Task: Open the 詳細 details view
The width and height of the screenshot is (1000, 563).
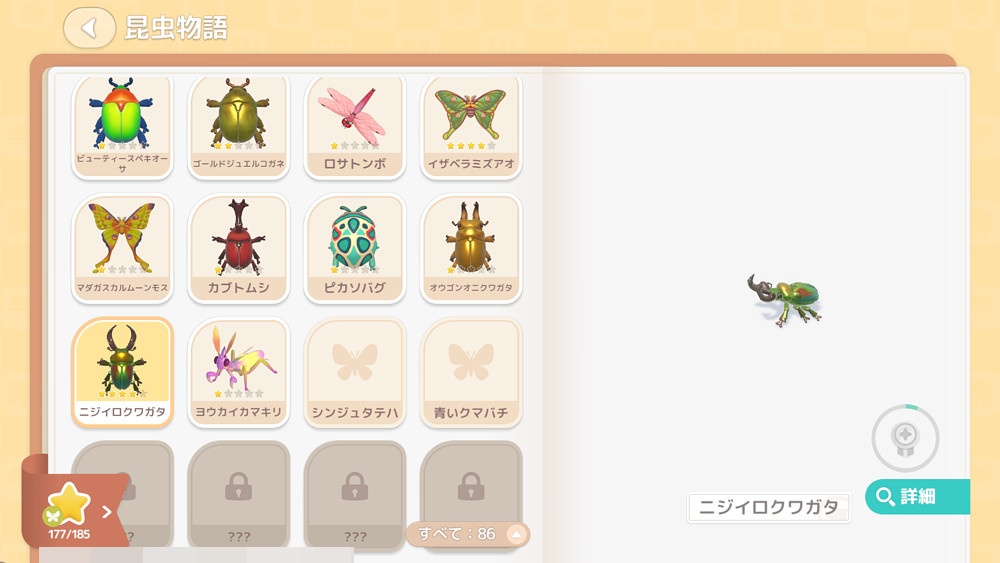Action: click(x=916, y=497)
